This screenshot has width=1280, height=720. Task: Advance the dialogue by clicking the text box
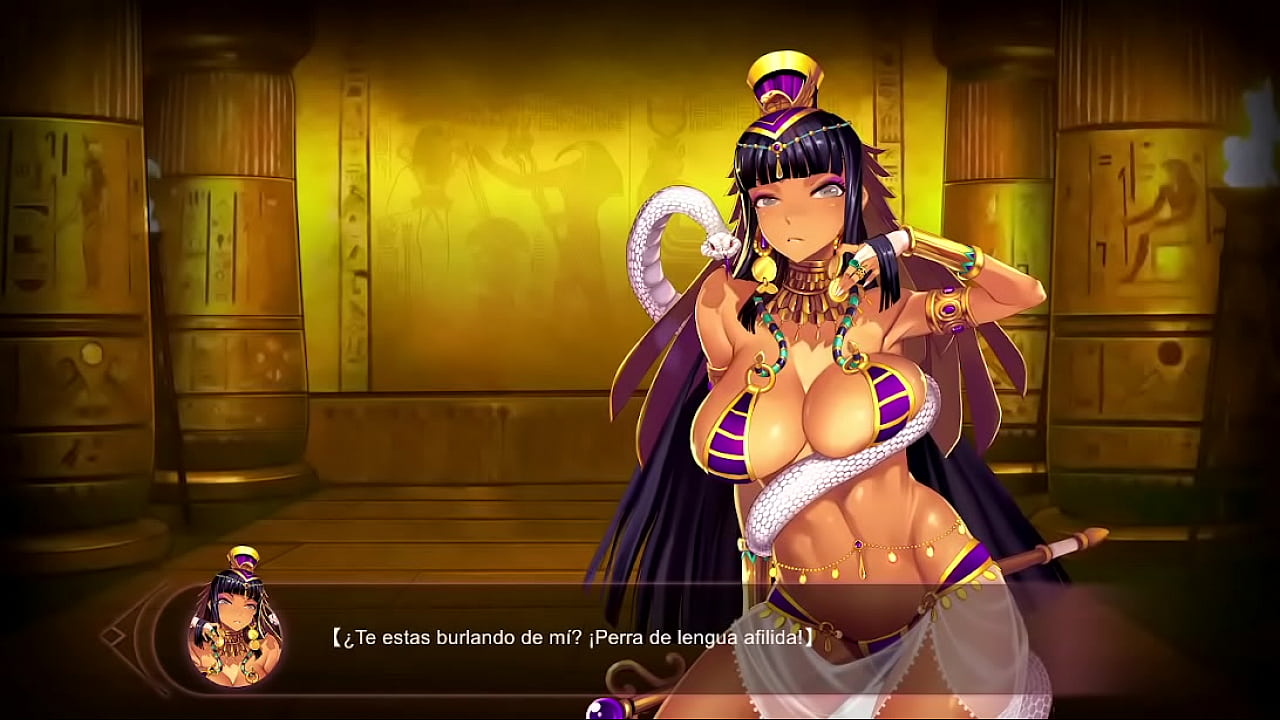pos(570,637)
